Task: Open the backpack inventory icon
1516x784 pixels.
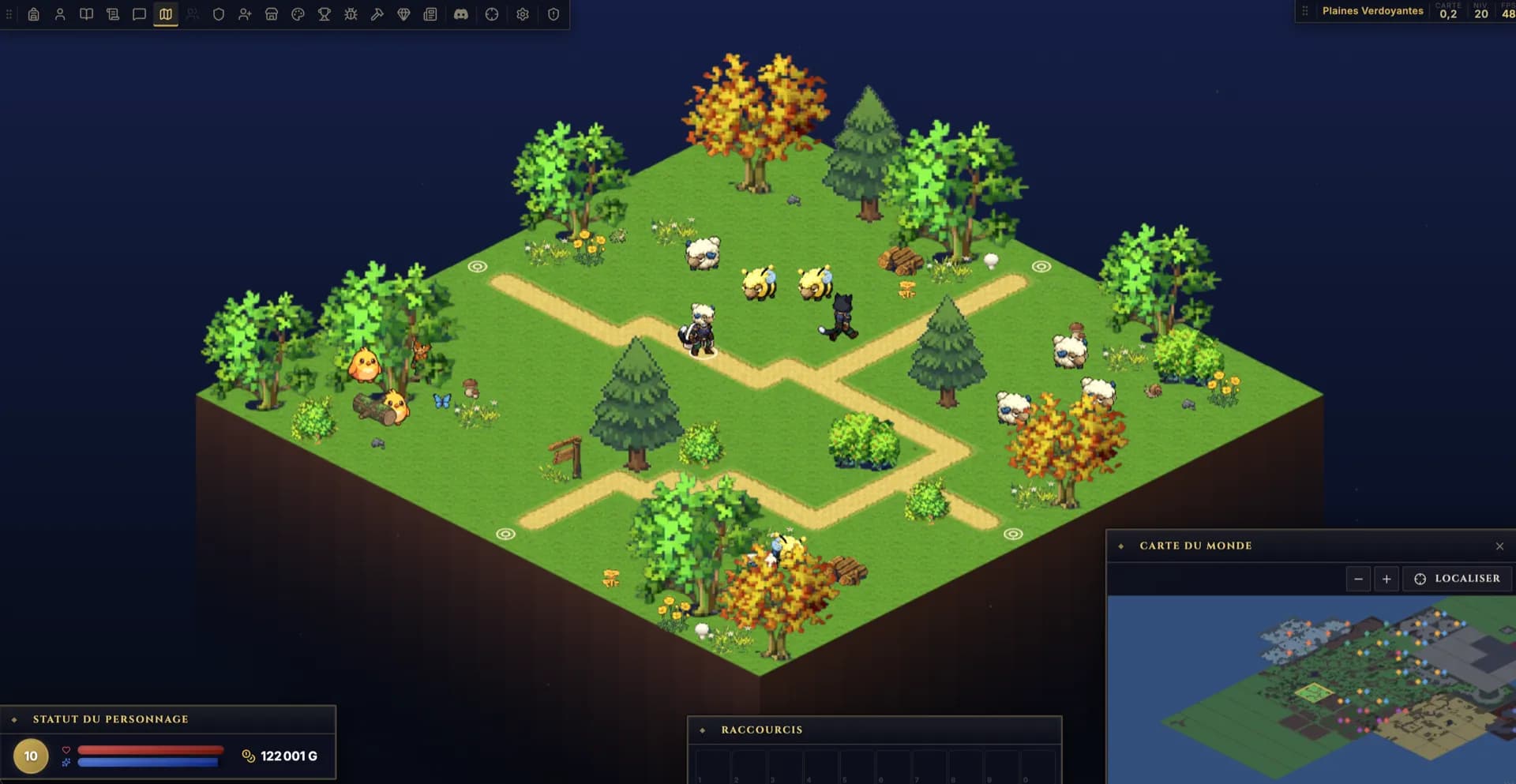Action: point(34,14)
